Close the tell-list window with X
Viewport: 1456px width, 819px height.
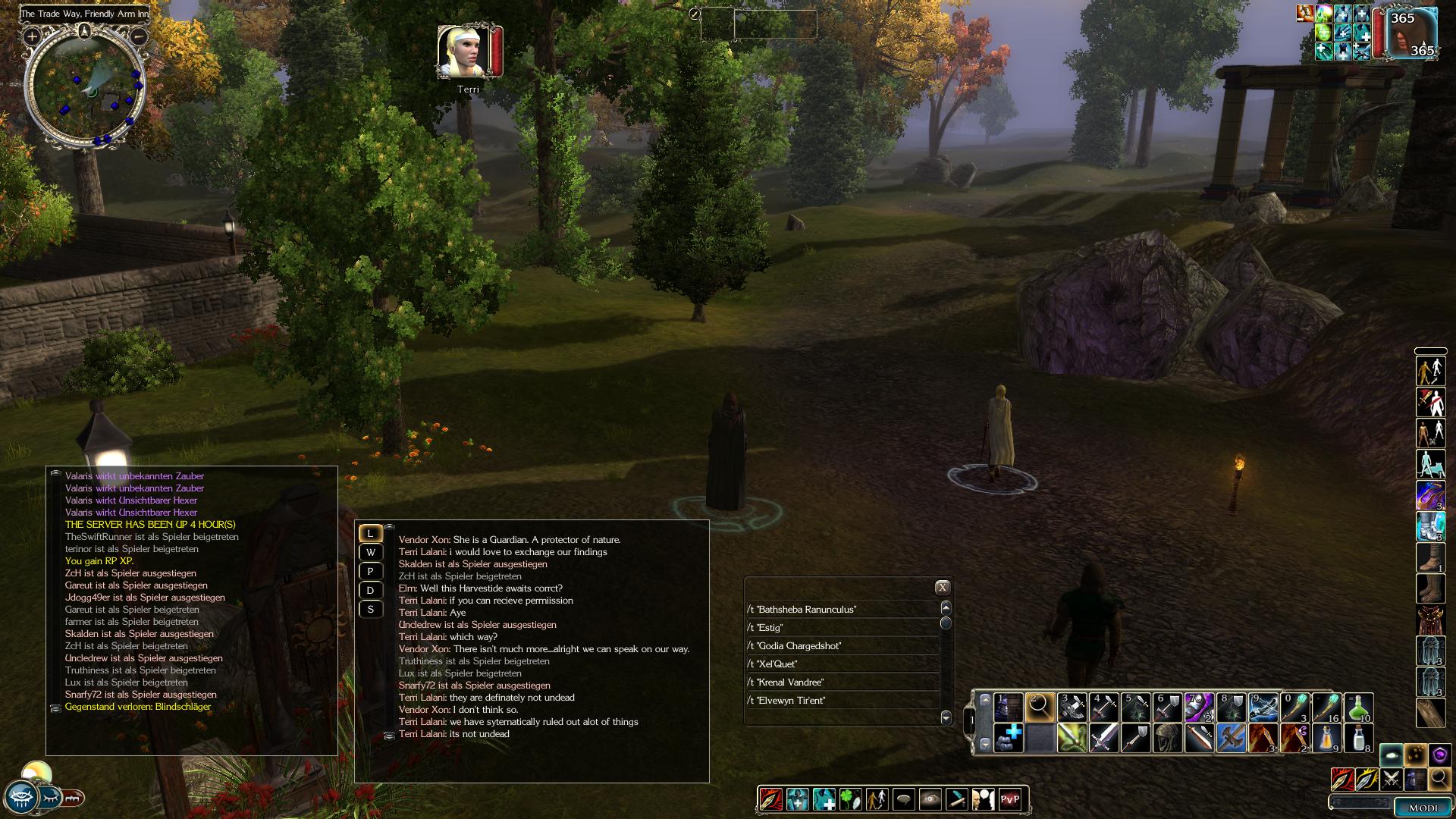tap(942, 587)
